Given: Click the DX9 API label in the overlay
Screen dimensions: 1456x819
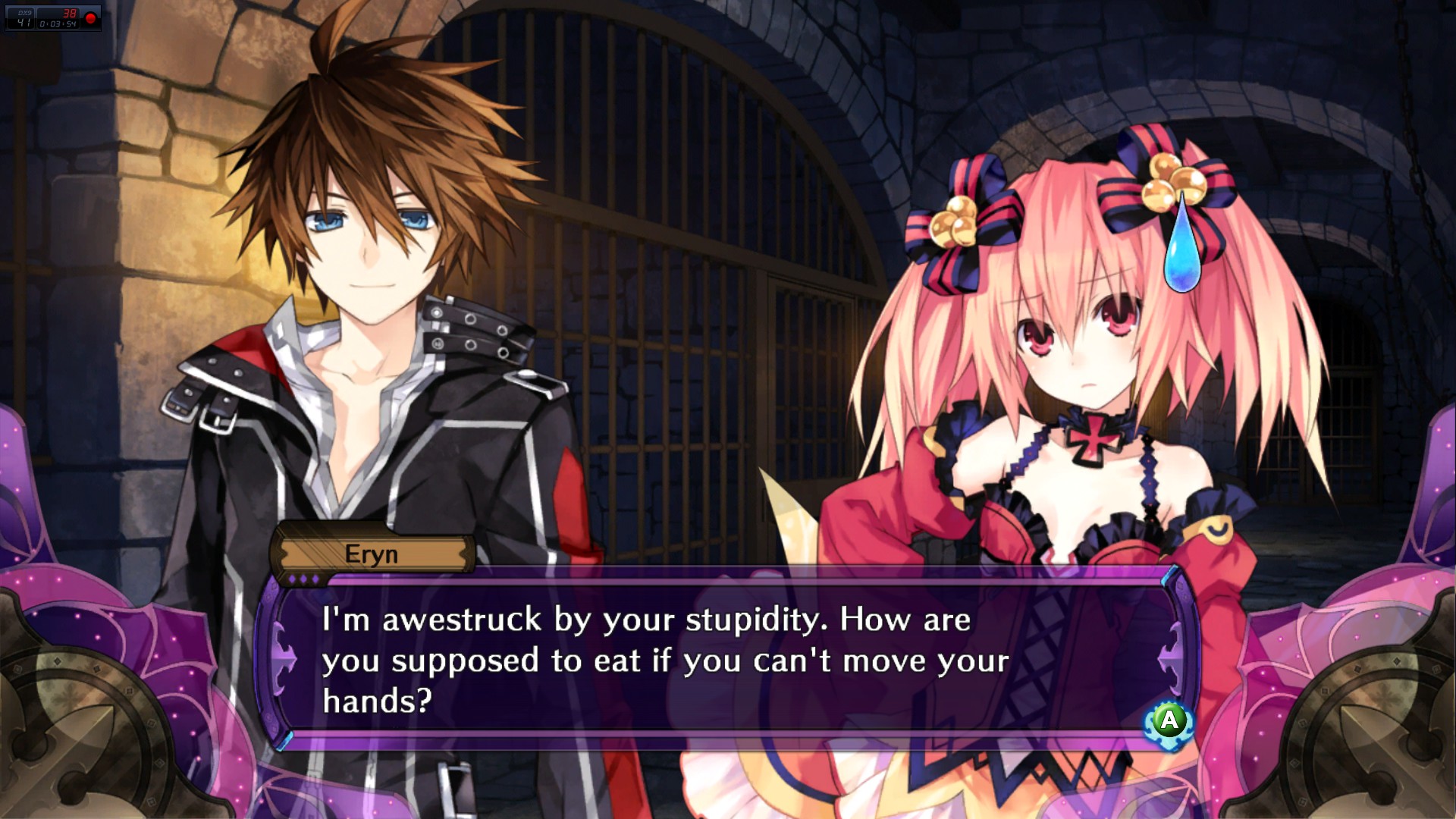Looking at the screenshot, I should (25, 13).
